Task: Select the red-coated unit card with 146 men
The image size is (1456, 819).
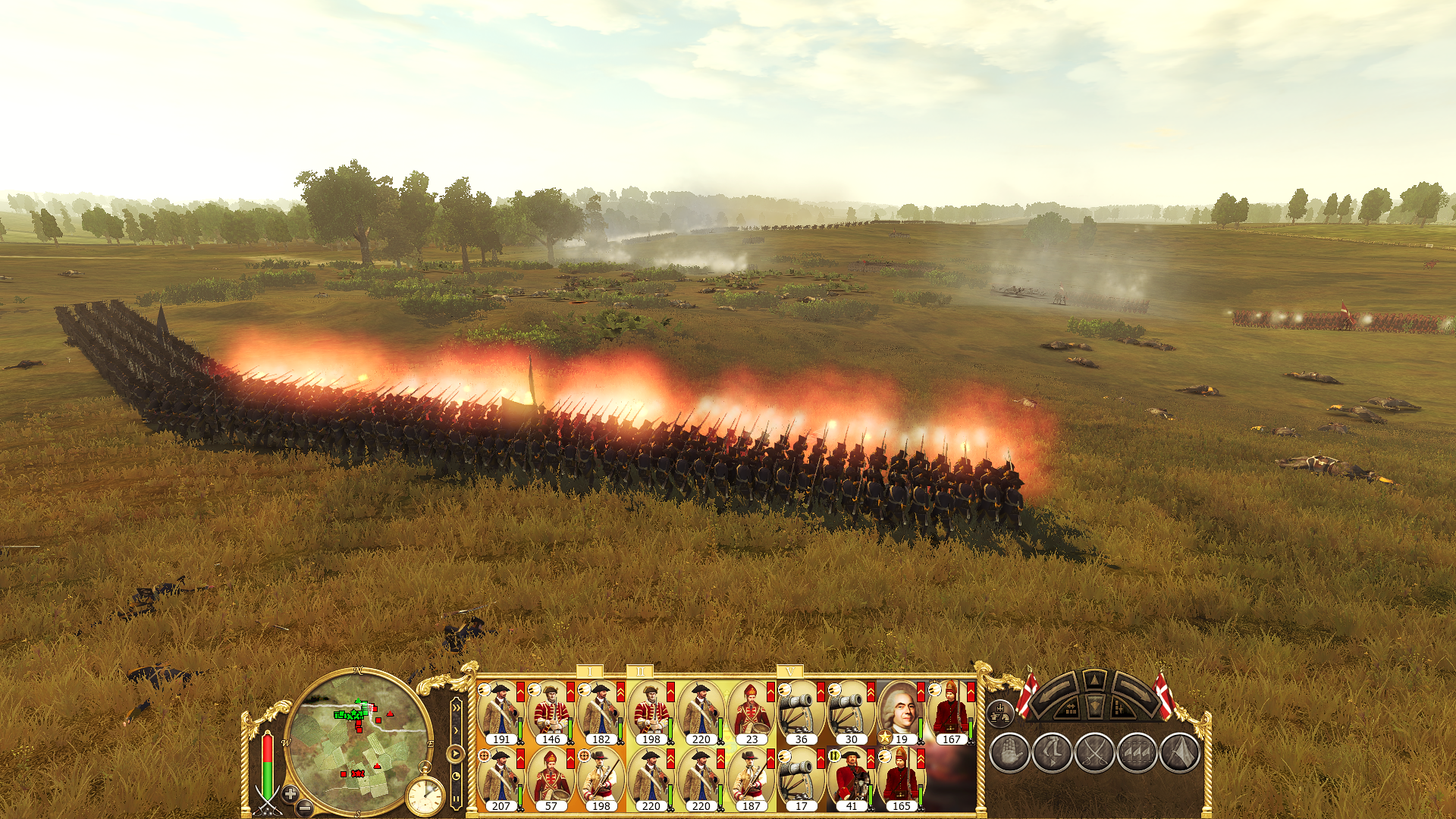Action: point(550,711)
